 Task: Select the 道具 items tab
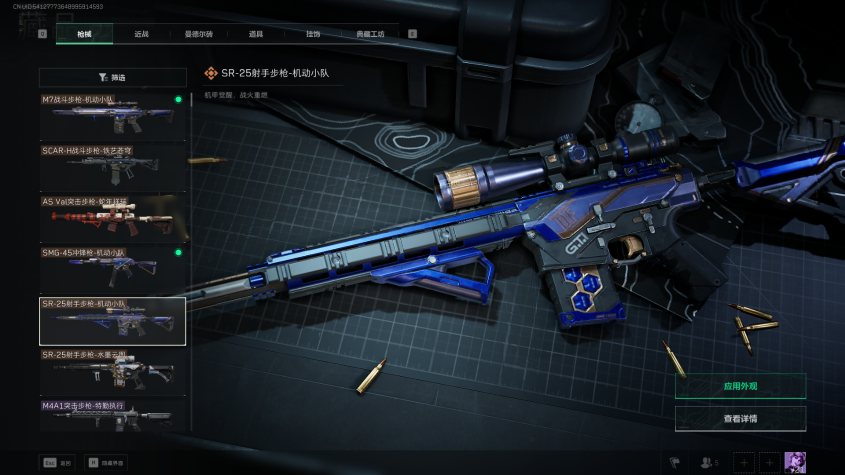tap(256, 34)
